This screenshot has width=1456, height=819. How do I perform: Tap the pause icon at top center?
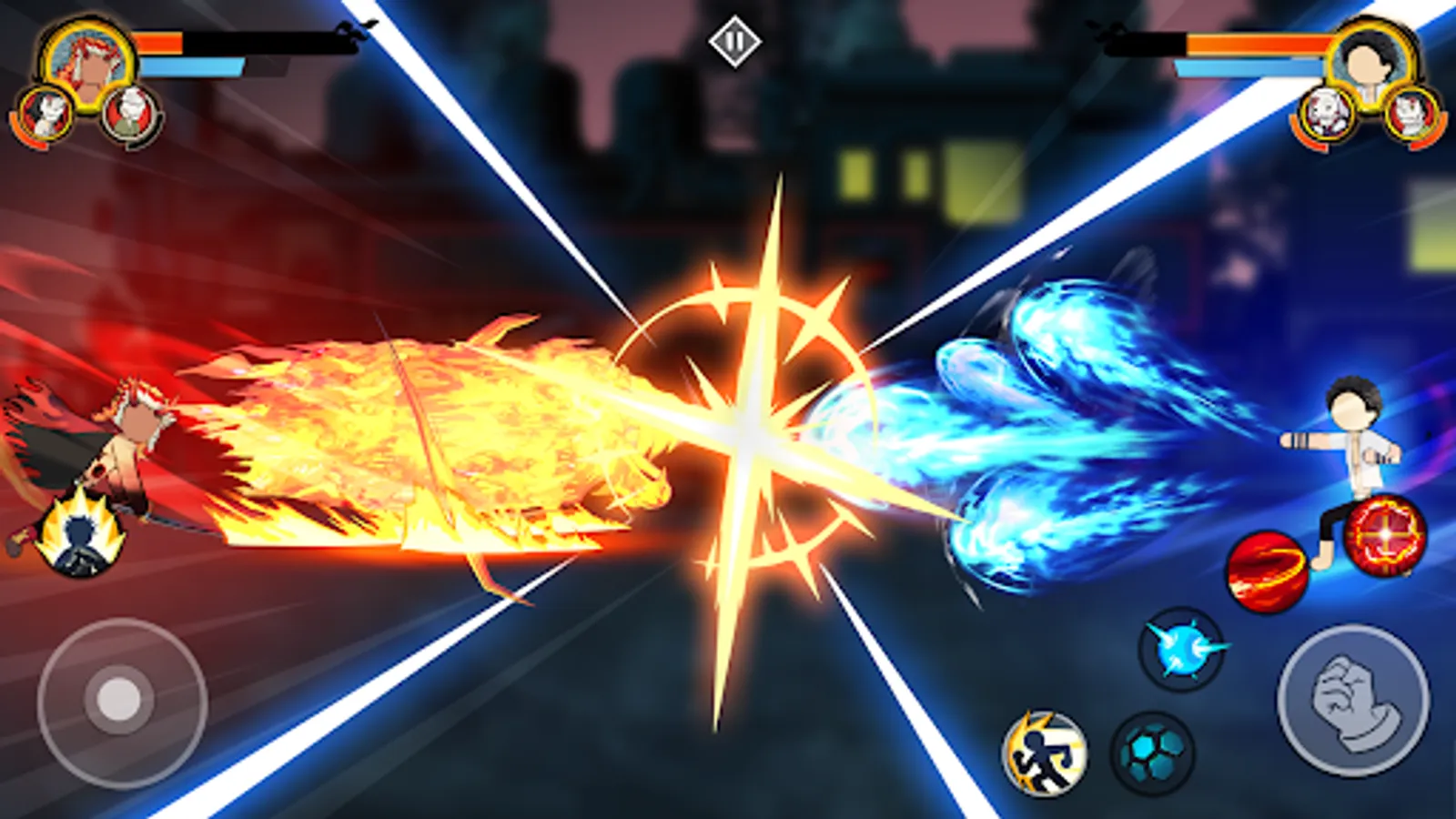[737, 39]
